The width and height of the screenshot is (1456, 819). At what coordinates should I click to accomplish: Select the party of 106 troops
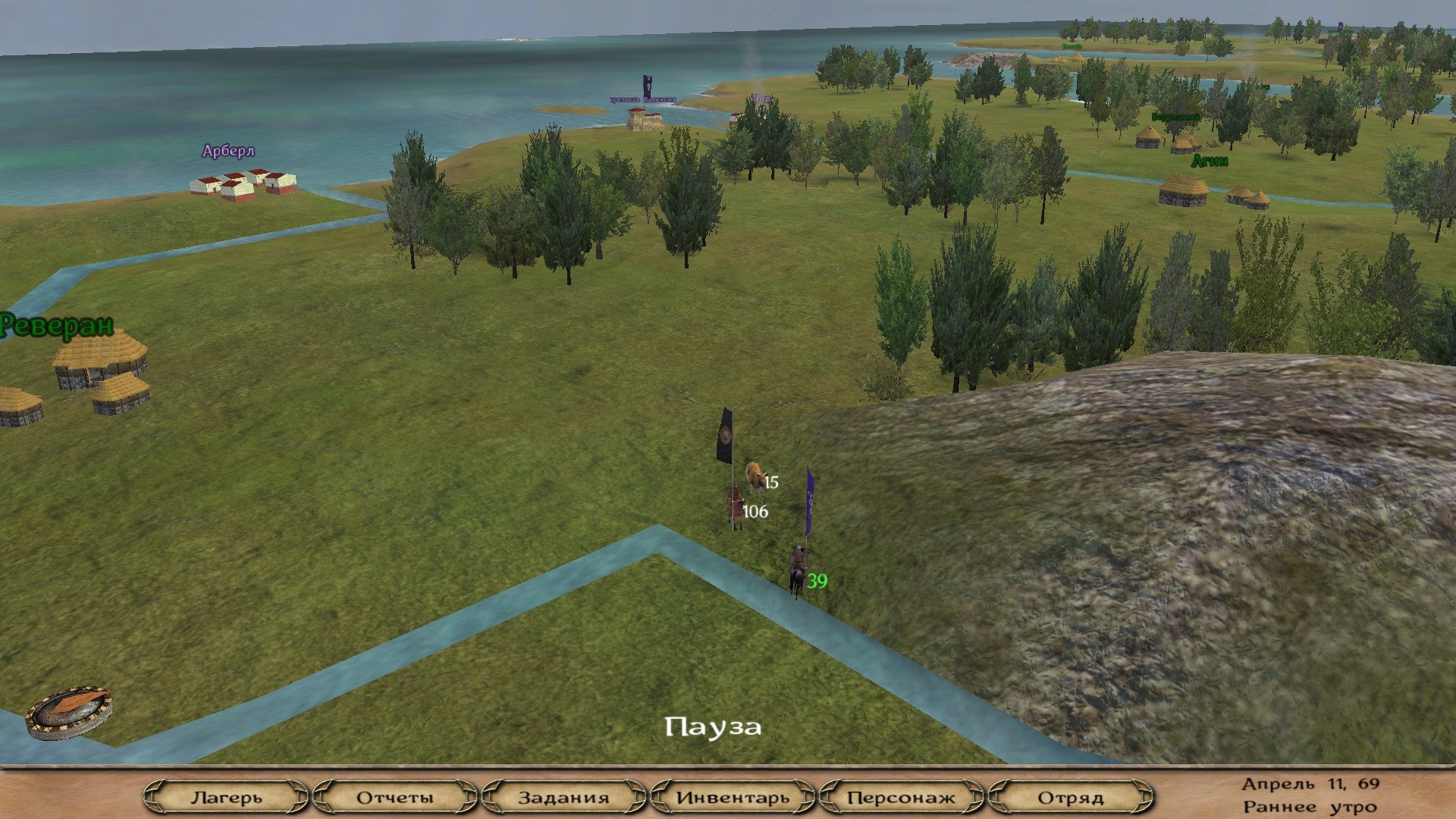[736, 508]
